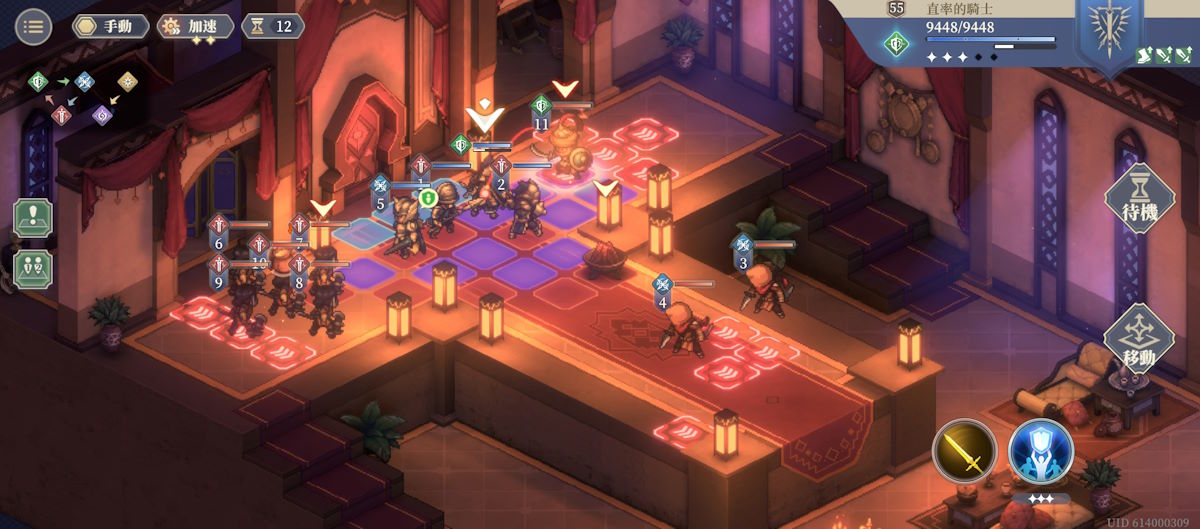The height and width of the screenshot is (529, 1200).
Task: Select the enemy unit numbered 3
Action: (767, 287)
